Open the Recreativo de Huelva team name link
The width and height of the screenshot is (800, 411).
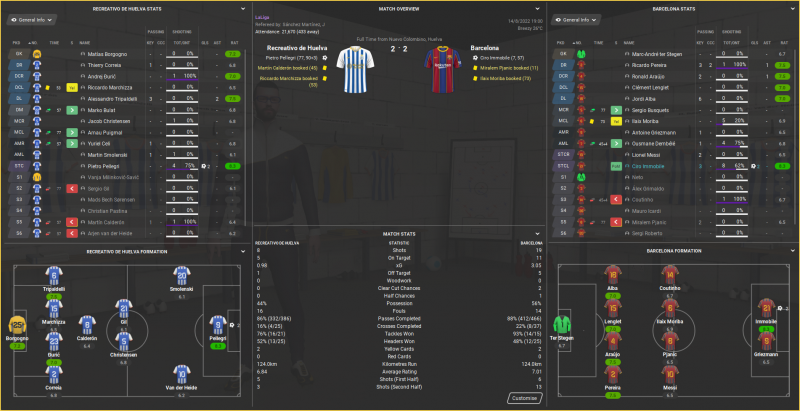(304, 47)
